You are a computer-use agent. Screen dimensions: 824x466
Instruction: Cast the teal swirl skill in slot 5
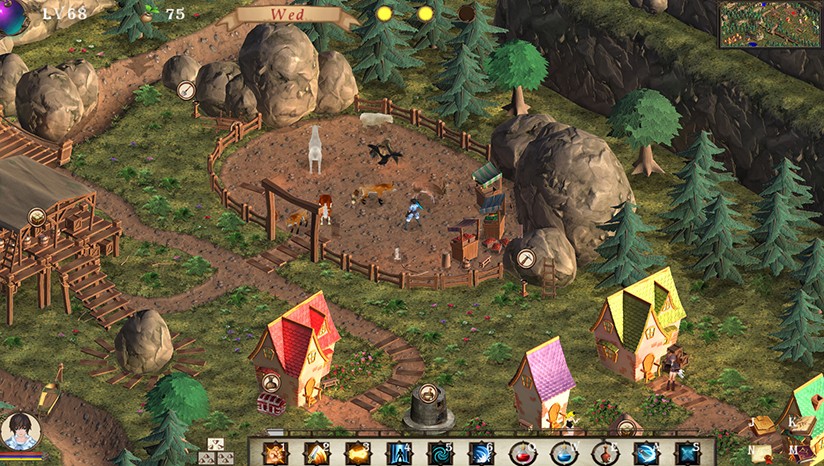pos(440,453)
